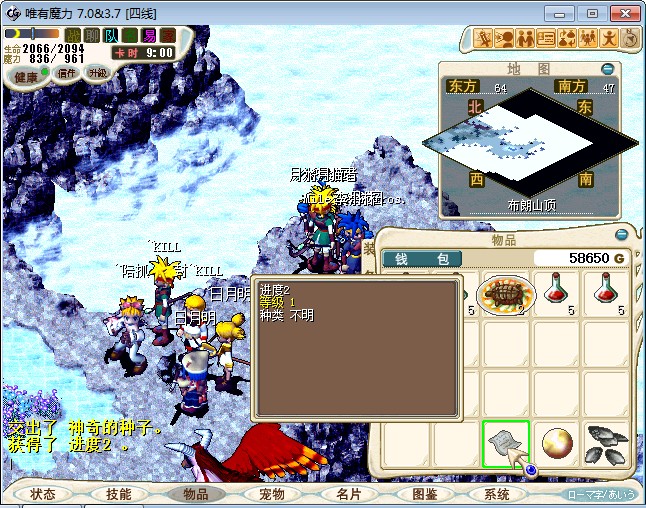Open the 图鉴 album tab
The width and height of the screenshot is (646, 508).
(x=423, y=494)
